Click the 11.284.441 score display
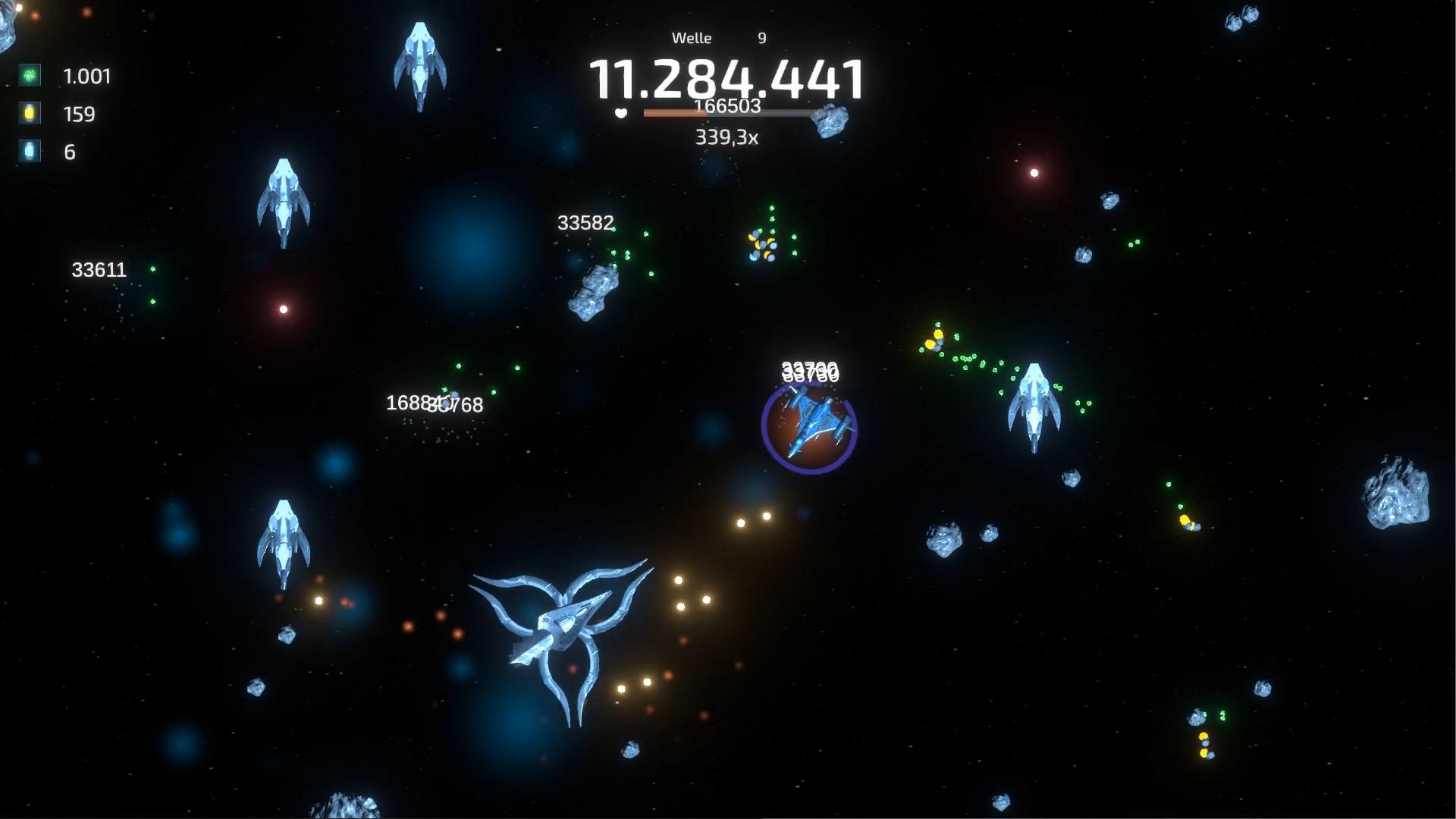The width and height of the screenshot is (1456, 819). point(726,76)
